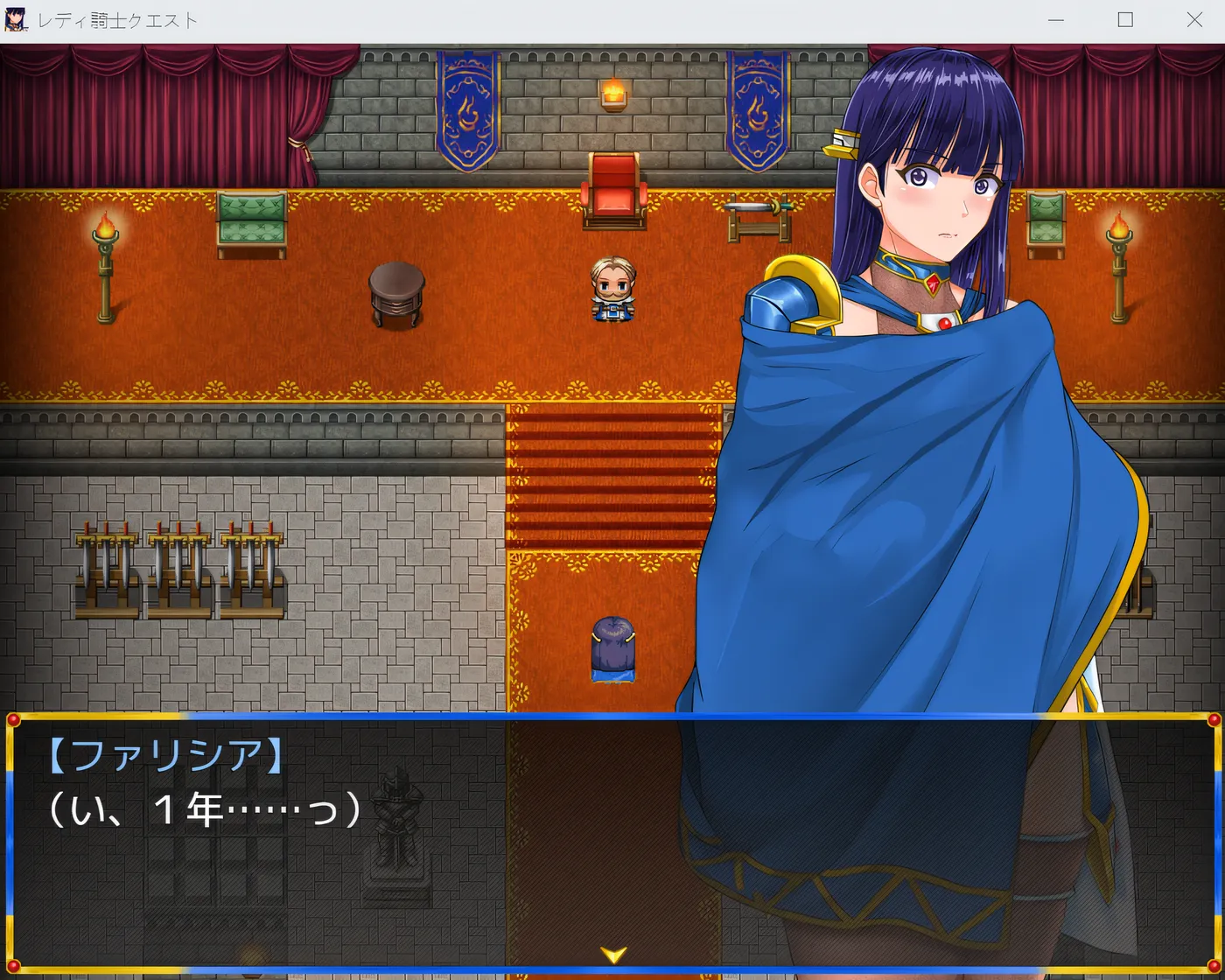Click the blue-caped knight sprite near the stairs
The height and width of the screenshot is (980, 1225).
tap(612, 647)
